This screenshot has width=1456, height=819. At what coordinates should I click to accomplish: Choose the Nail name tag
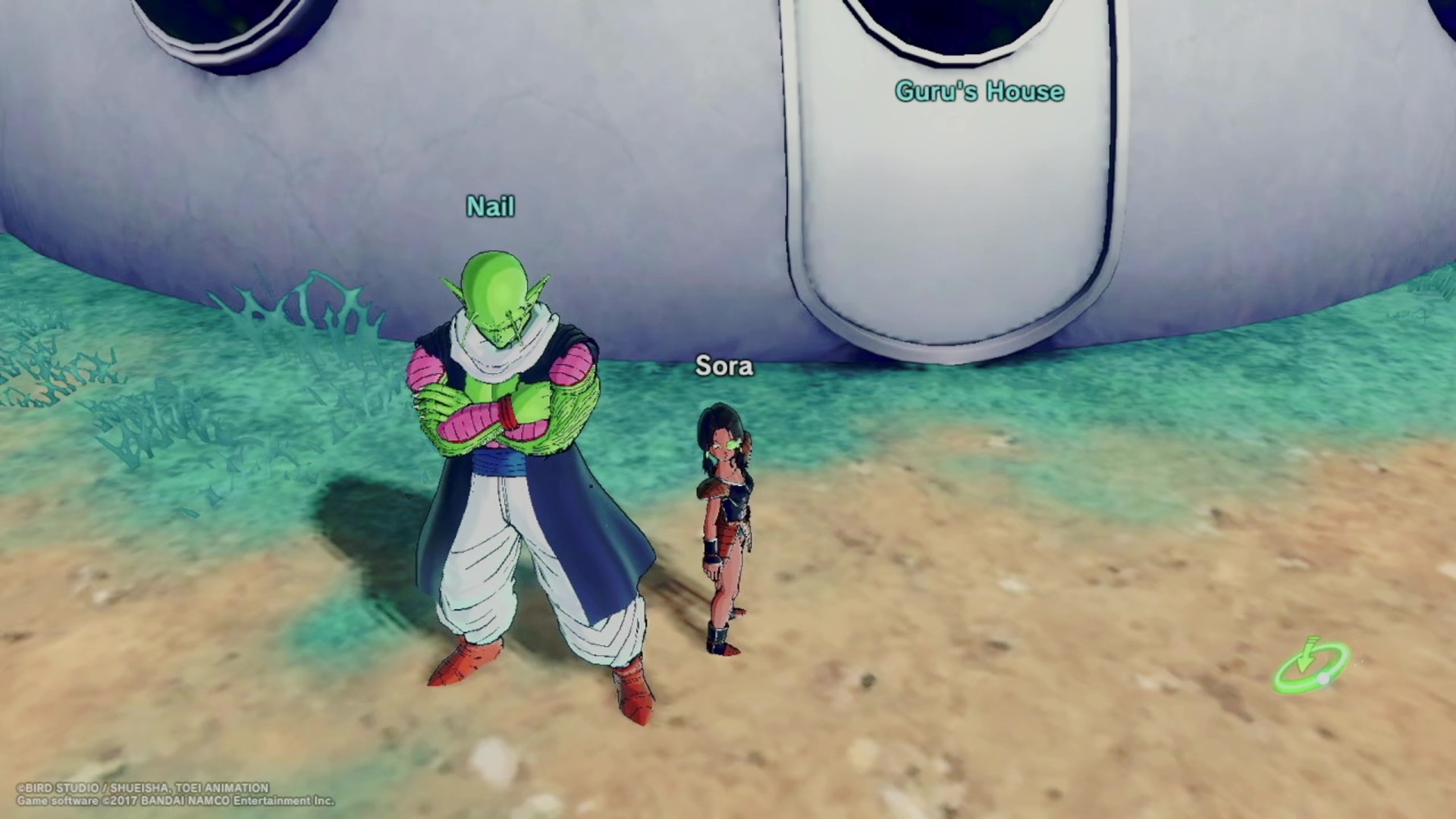pos(491,206)
